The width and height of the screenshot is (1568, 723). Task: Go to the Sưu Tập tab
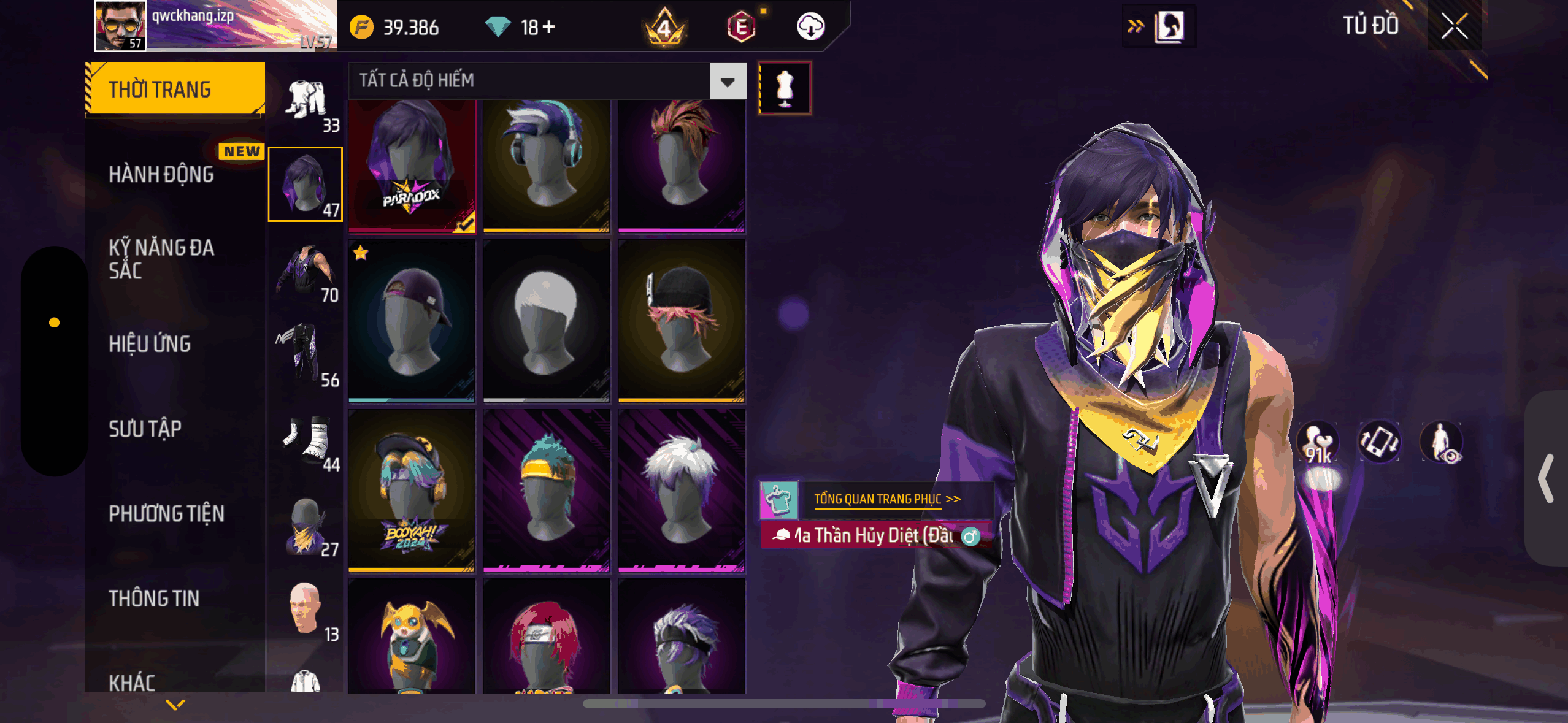pyautogui.click(x=145, y=429)
